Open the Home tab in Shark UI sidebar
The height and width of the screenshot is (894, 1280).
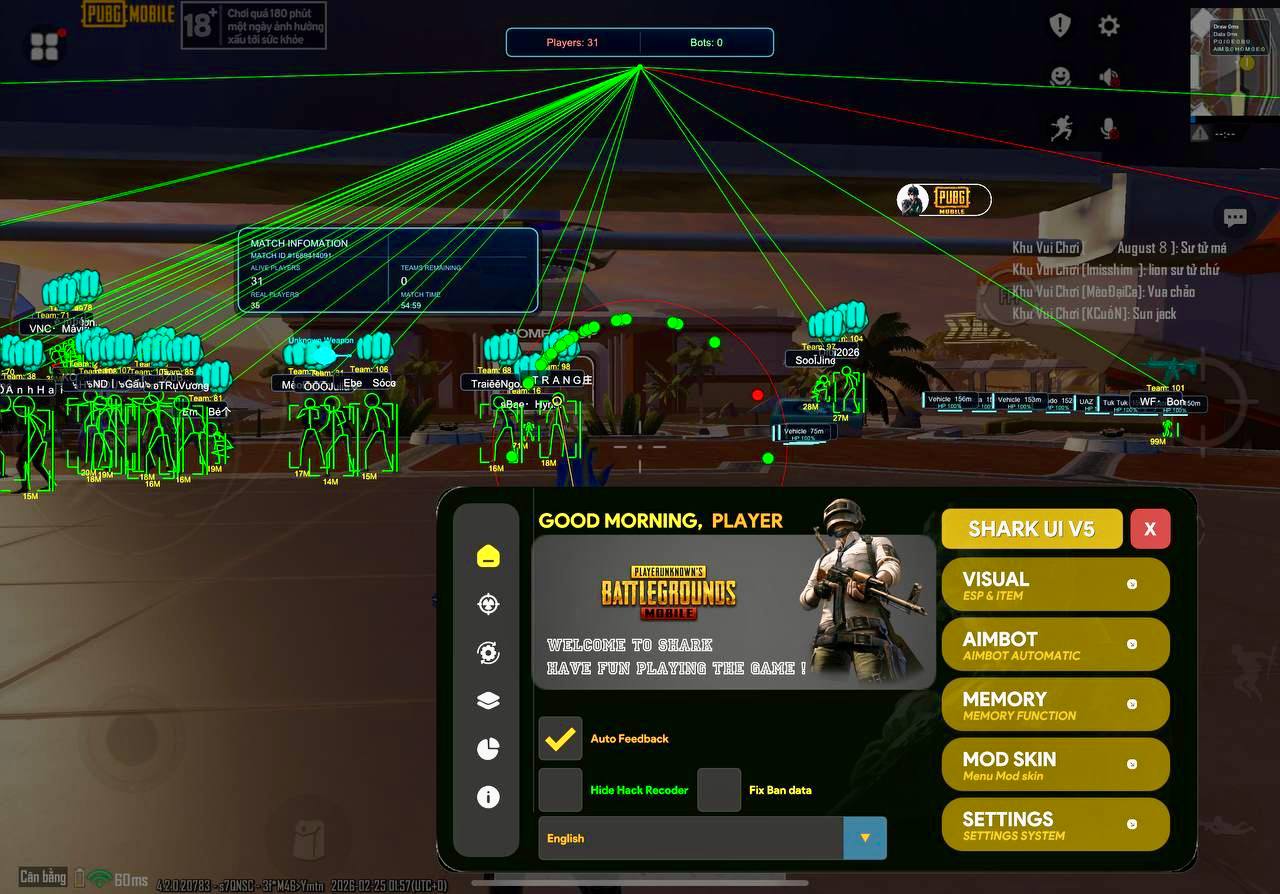pos(487,556)
